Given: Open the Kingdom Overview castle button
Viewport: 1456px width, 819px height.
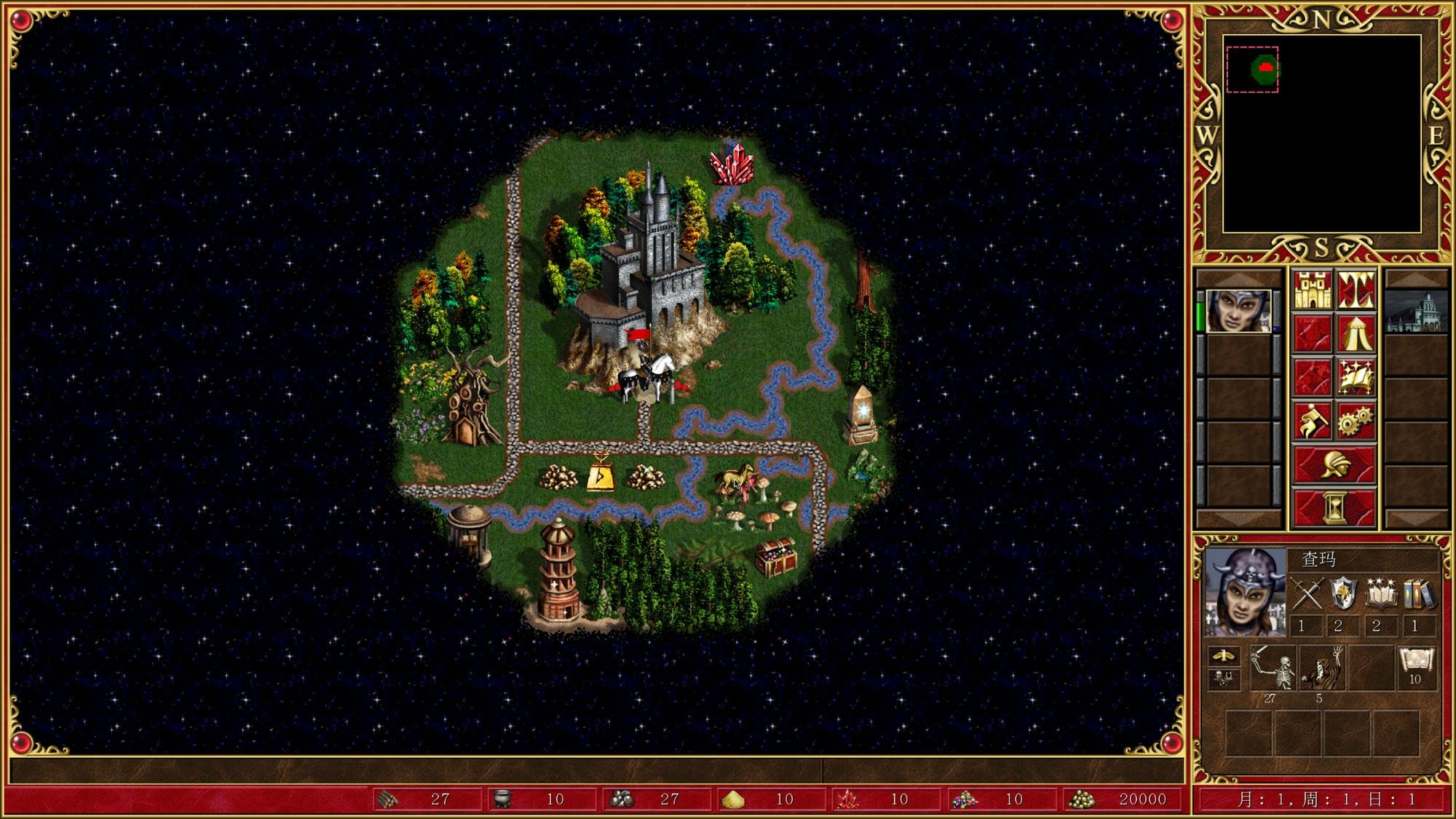Looking at the screenshot, I should (x=1313, y=290).
